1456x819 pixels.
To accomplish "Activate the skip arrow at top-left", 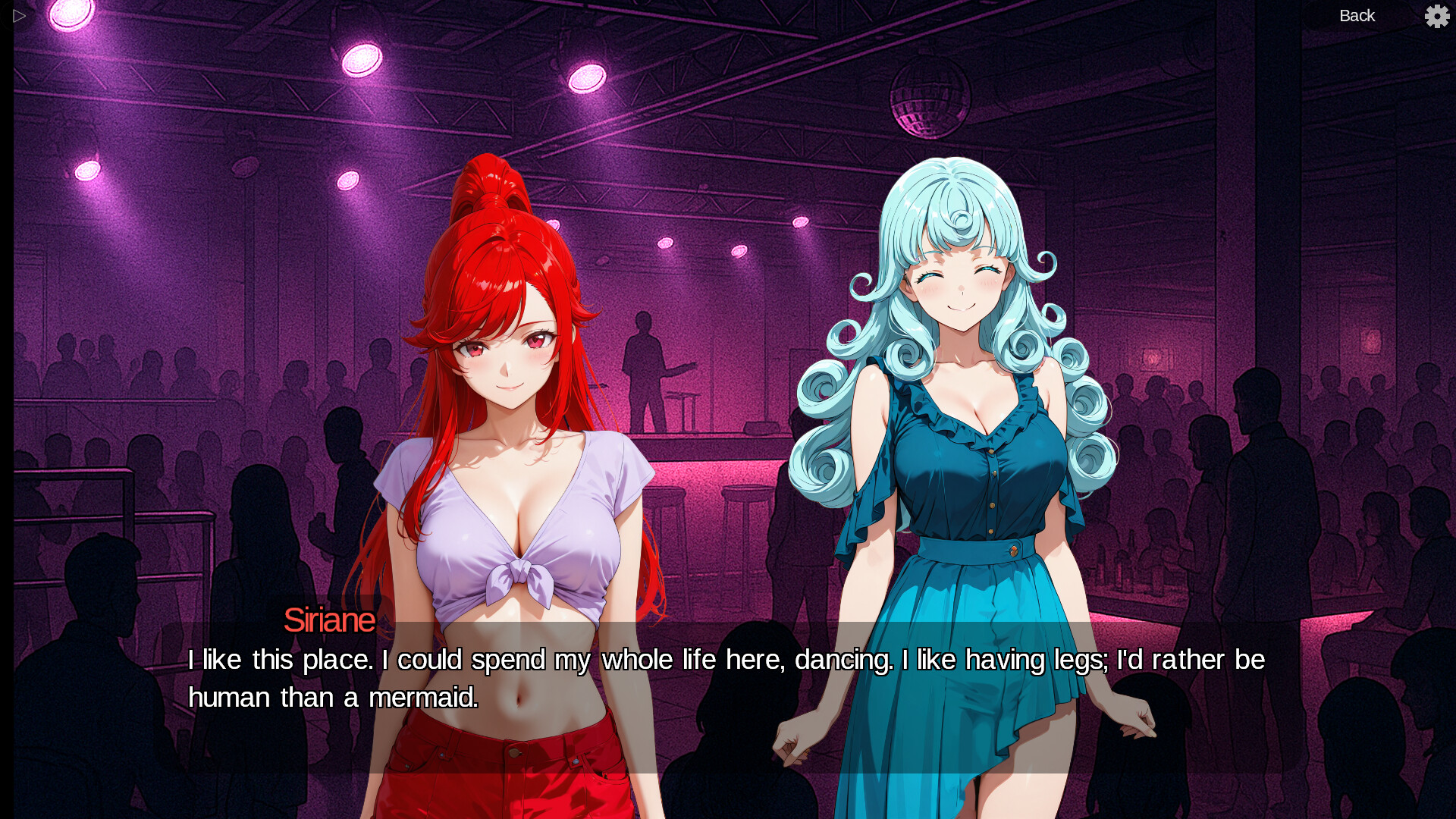I will tap(19, 15).
